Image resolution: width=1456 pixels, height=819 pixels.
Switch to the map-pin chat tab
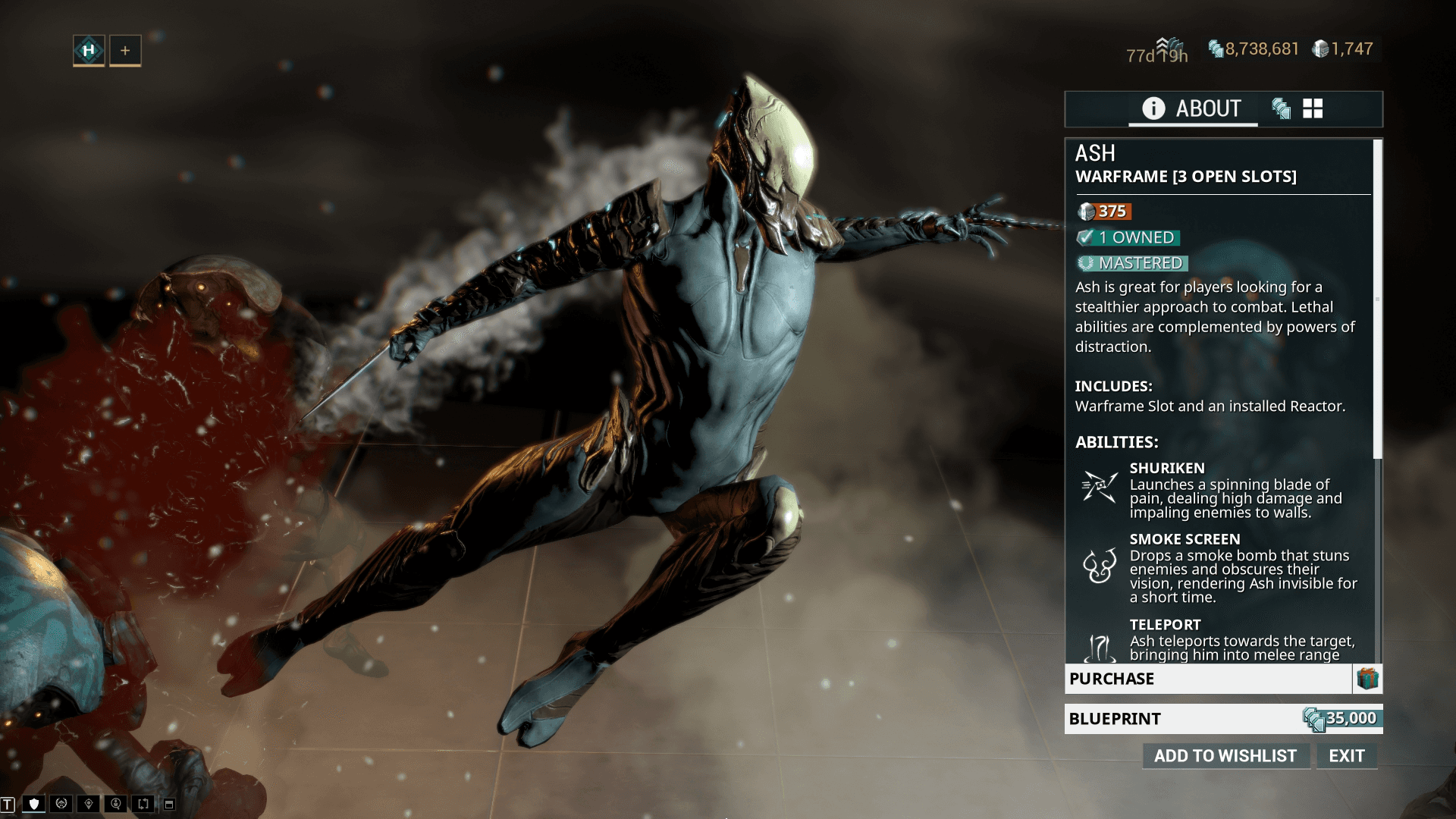pyautogui.click(x=89, y=804)
